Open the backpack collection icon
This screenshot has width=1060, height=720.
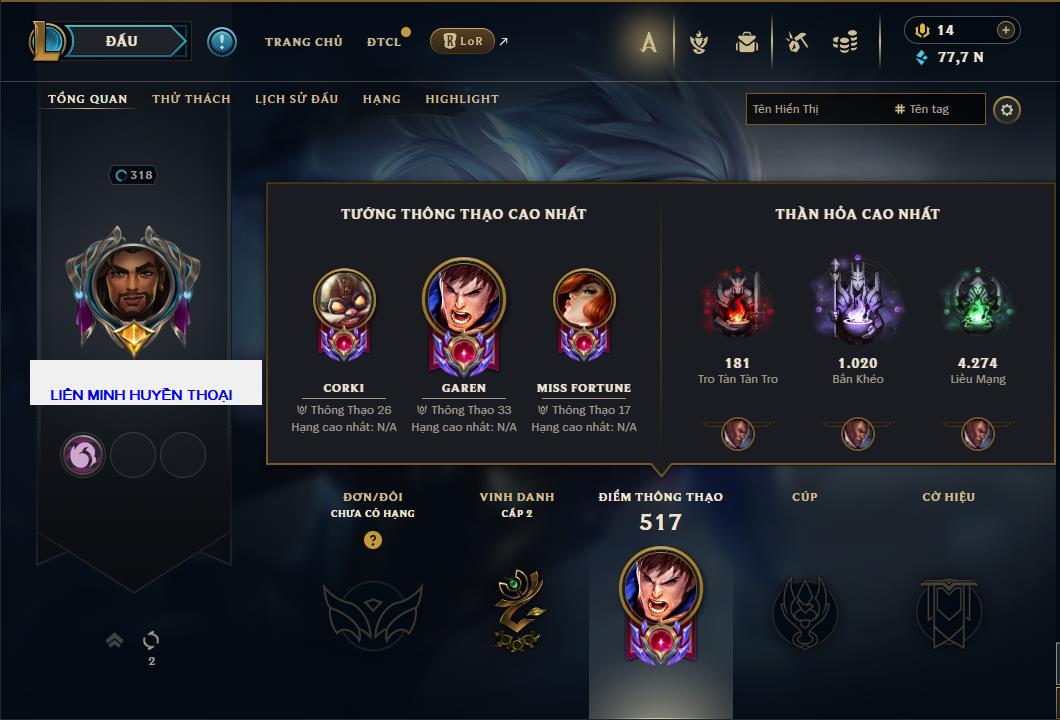point(747,42)
